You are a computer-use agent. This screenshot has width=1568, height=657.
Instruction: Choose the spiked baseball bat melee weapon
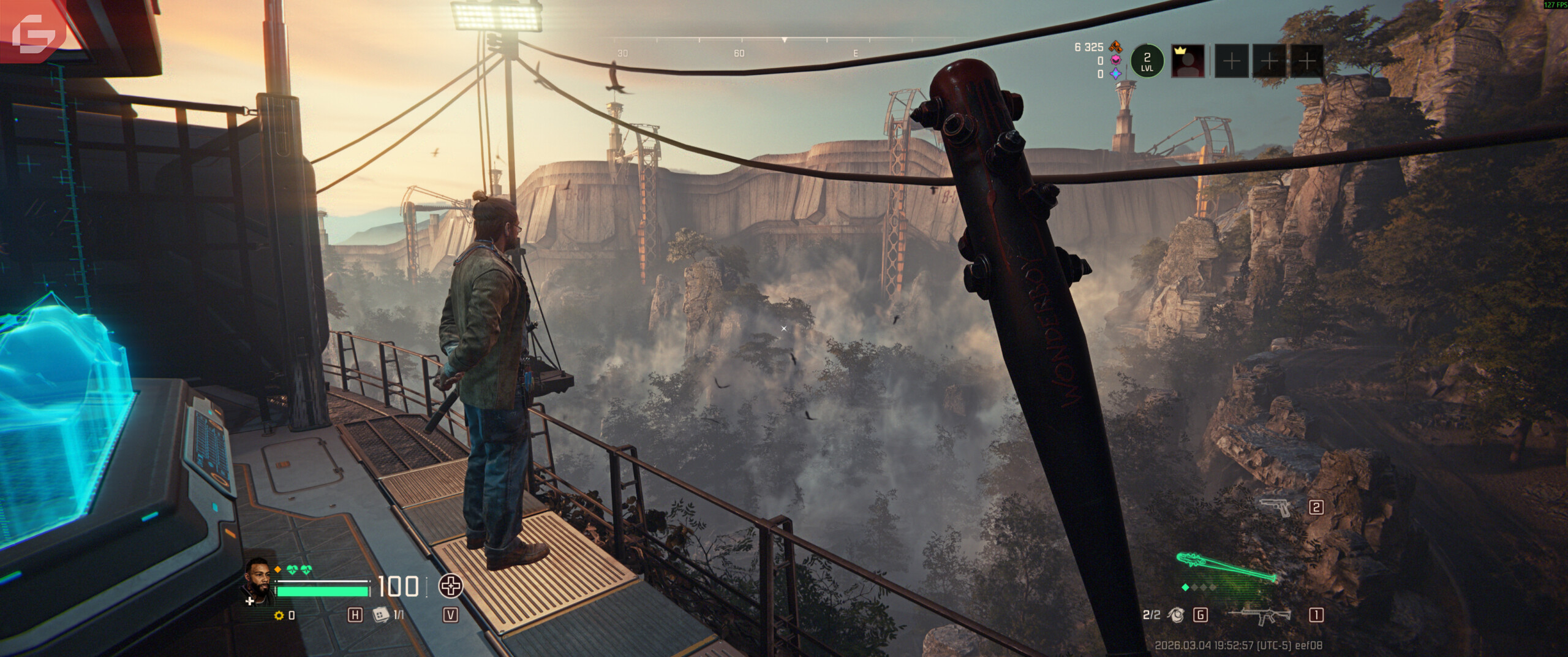pos(1226,568)
